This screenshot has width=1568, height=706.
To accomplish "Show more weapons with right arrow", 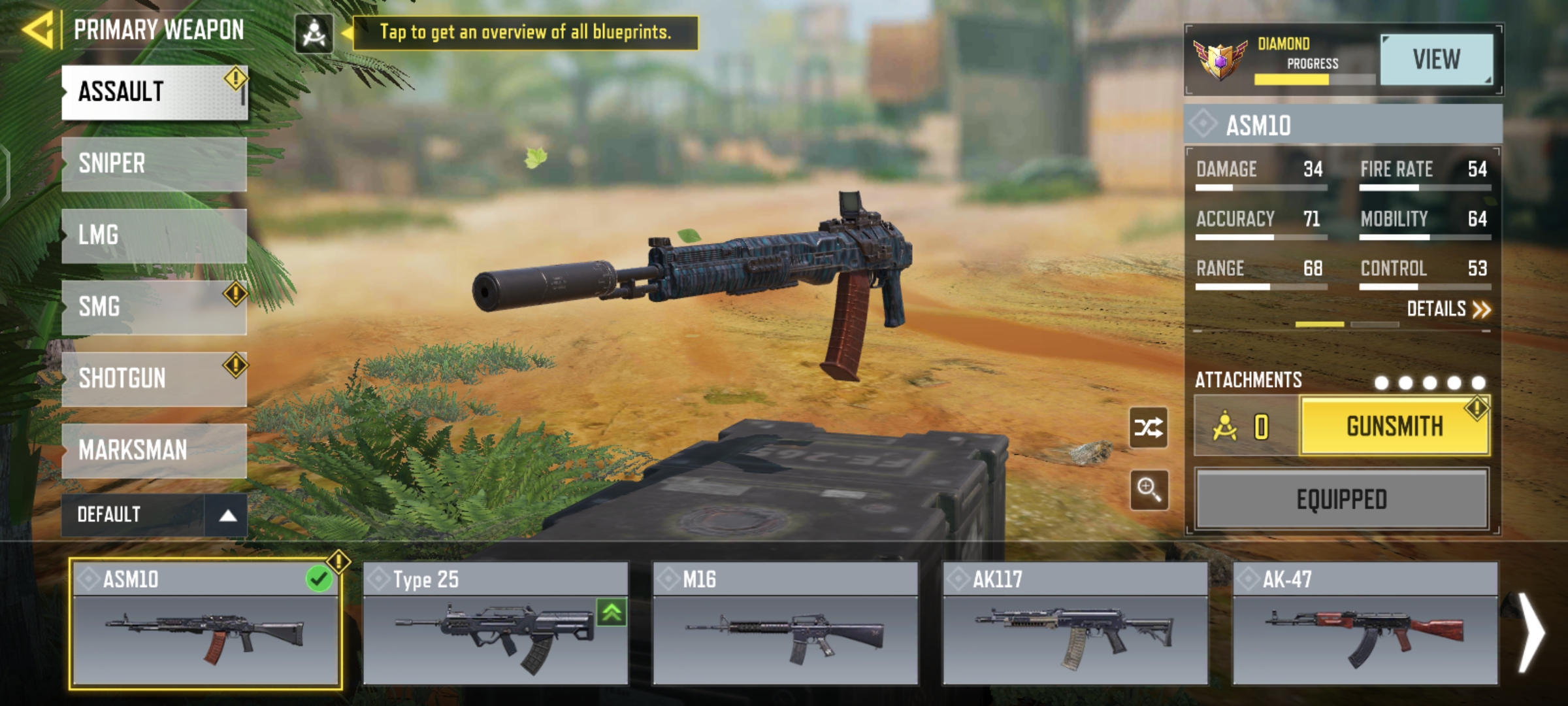I will point(1531,631).
